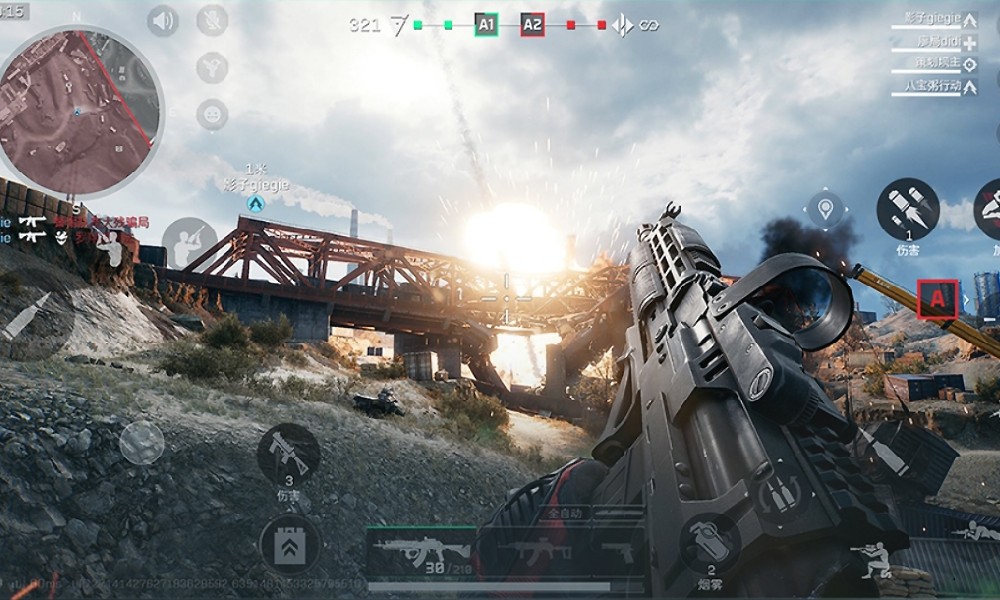The height and width of the screenshot is (600, 1000).
Task: Select squad member 彩子giegie in team list
Action: [x=932, y=19]
